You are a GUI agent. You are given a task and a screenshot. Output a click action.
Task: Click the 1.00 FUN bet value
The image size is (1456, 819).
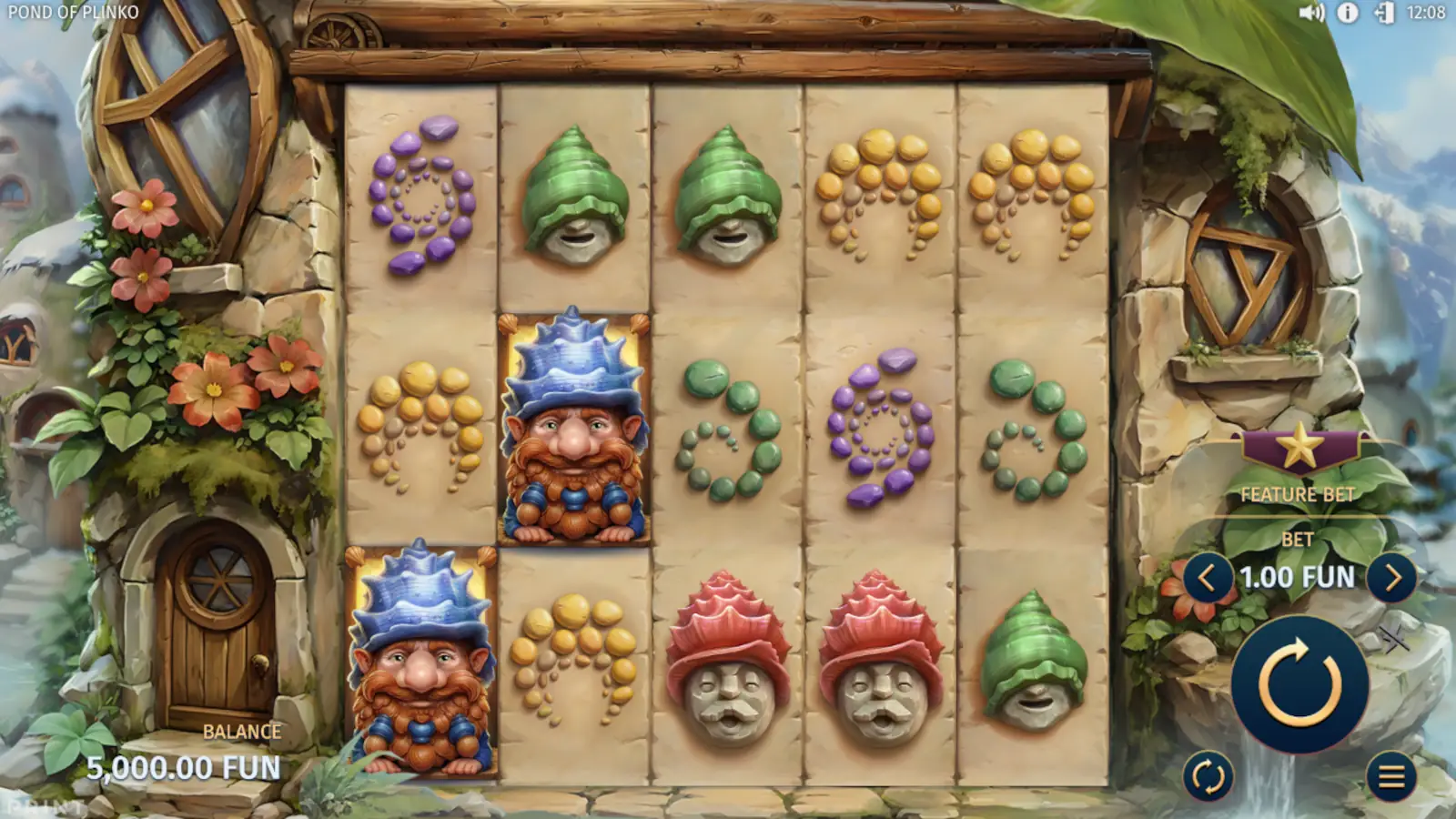(1297, 577)
